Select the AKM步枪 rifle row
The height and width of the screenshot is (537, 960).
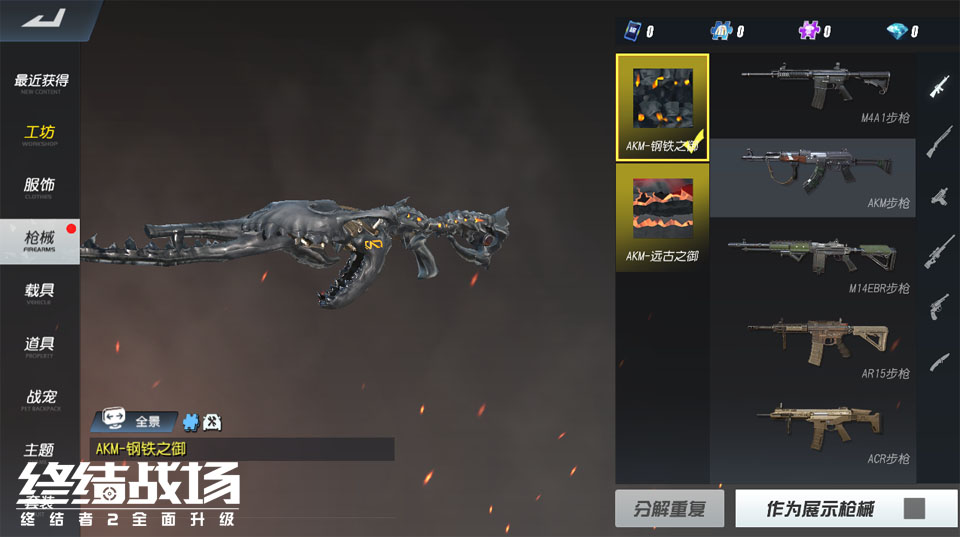click(812, 178)
